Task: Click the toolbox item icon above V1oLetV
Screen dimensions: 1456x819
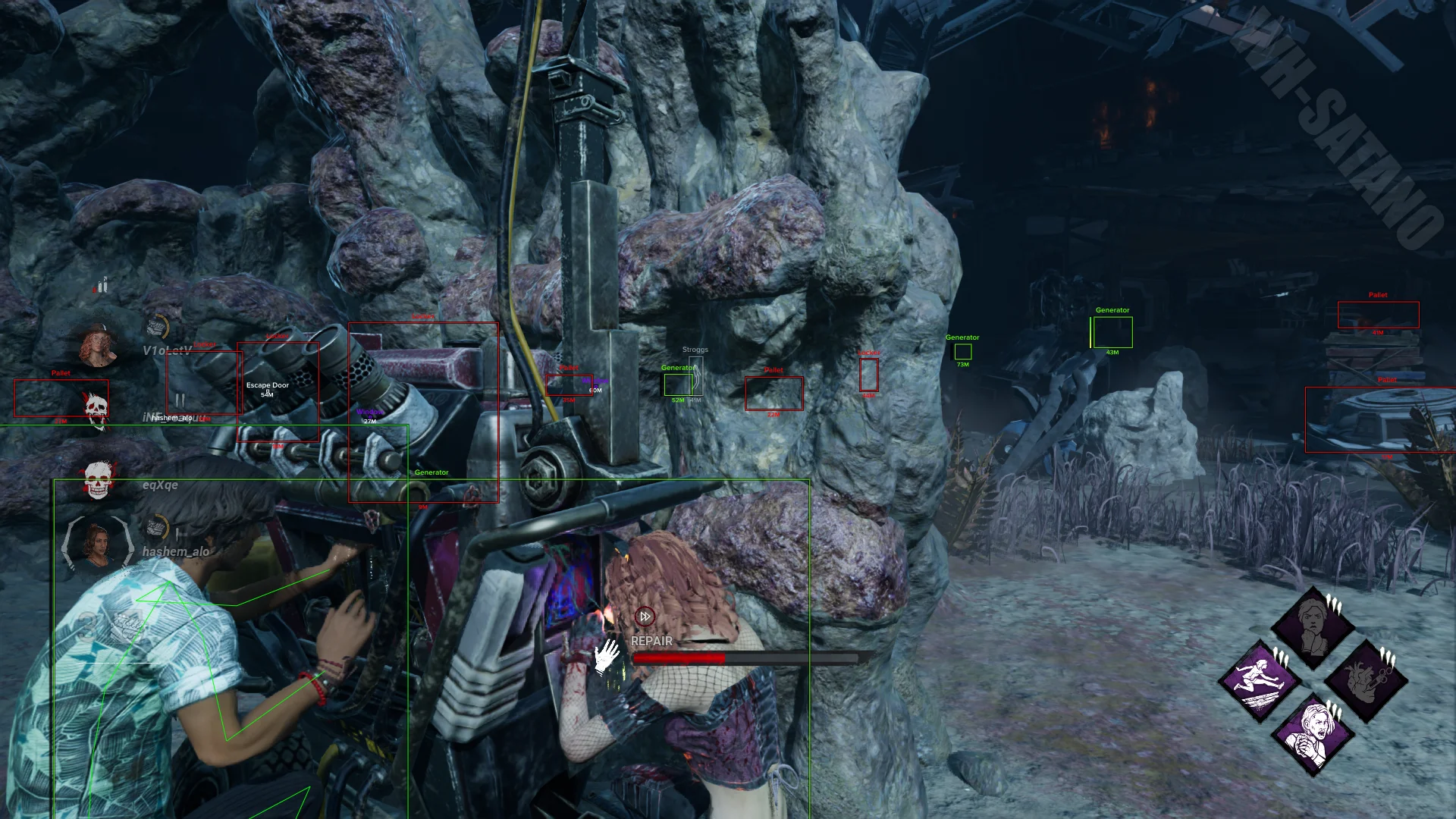Action: [x=157, y=328]
